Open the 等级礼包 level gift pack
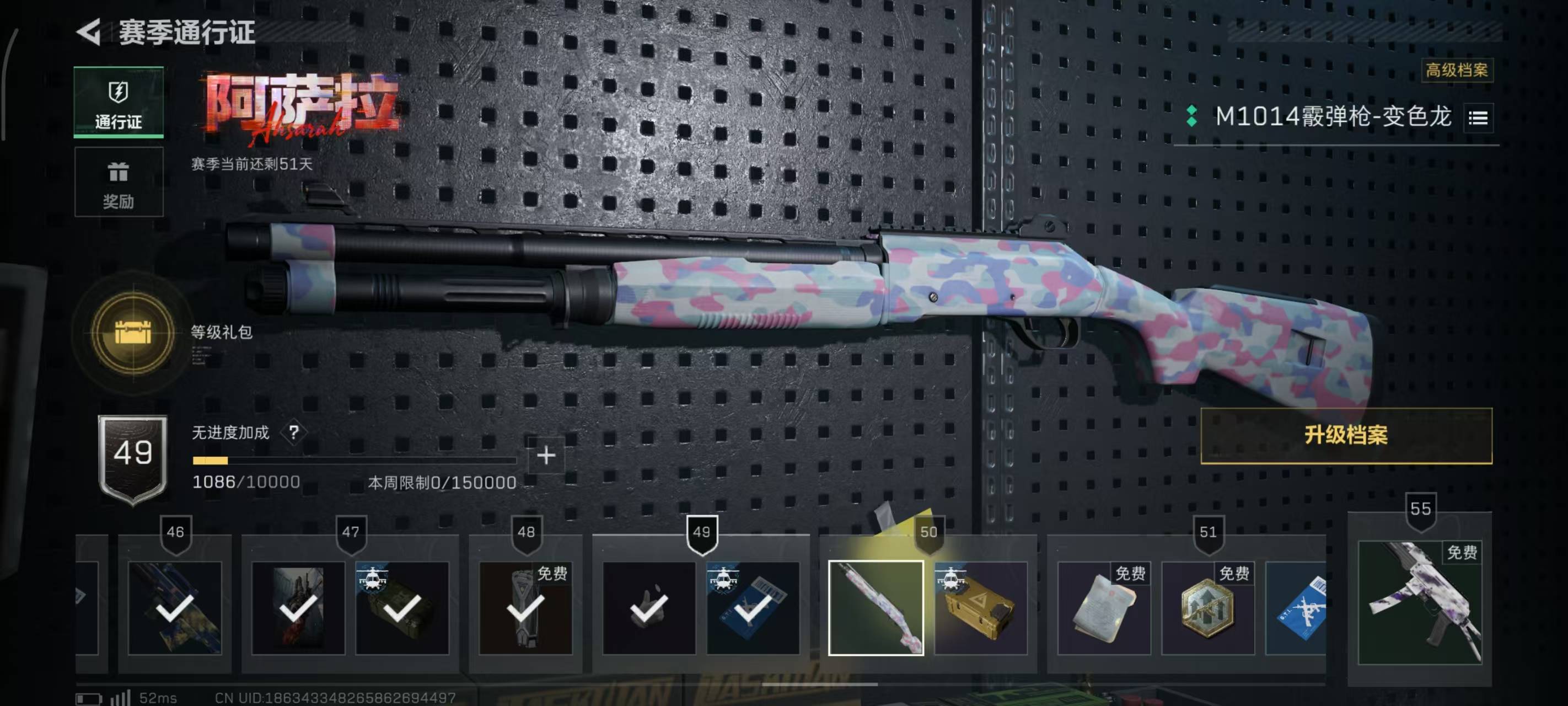This screenshot has height=706, width=1568. (x=133, y=333)
